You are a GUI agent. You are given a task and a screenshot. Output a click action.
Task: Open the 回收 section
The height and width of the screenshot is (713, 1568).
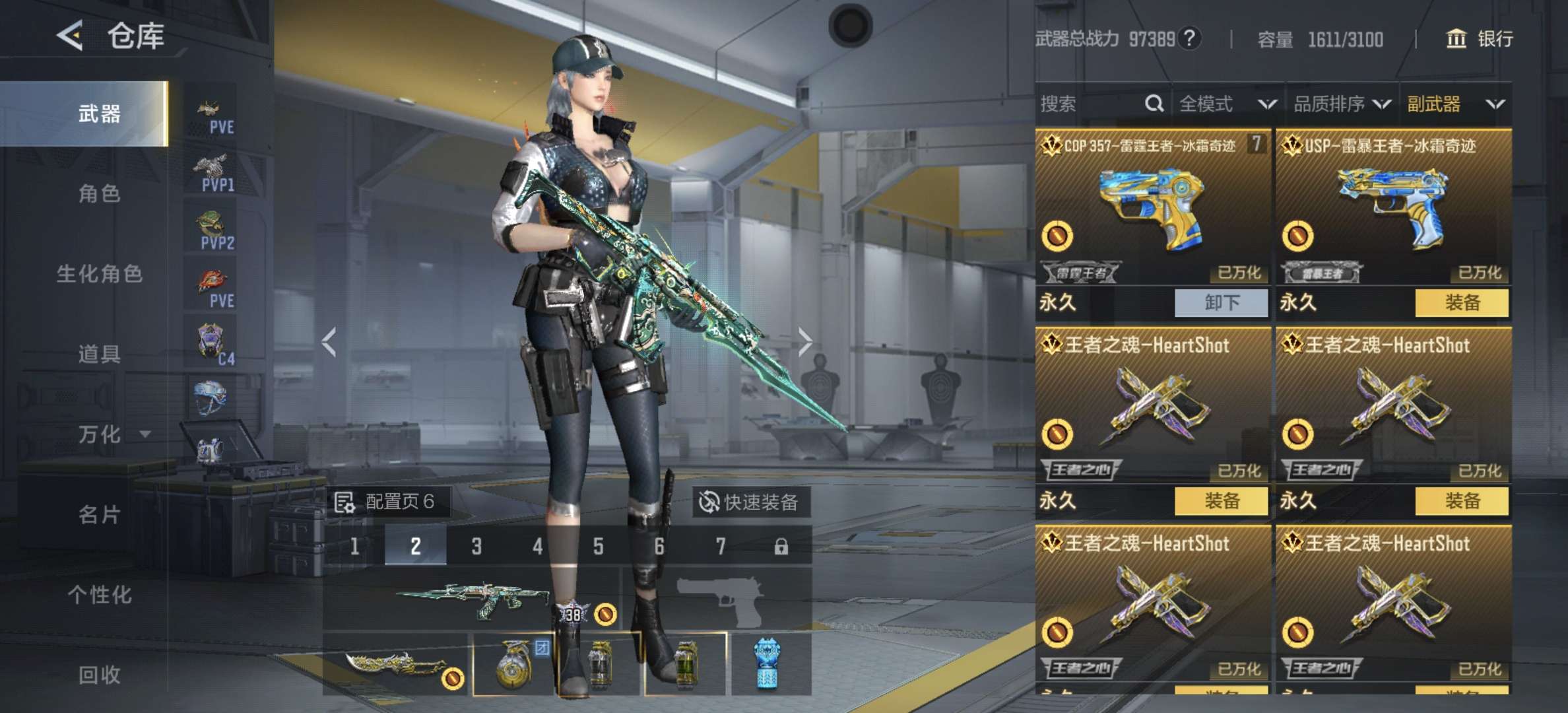click(x=99, y=675)
